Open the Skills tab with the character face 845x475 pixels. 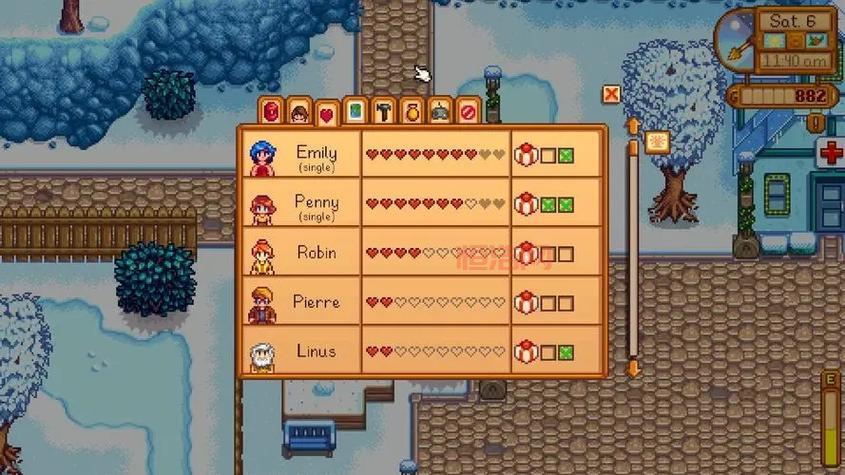[299, 111]
